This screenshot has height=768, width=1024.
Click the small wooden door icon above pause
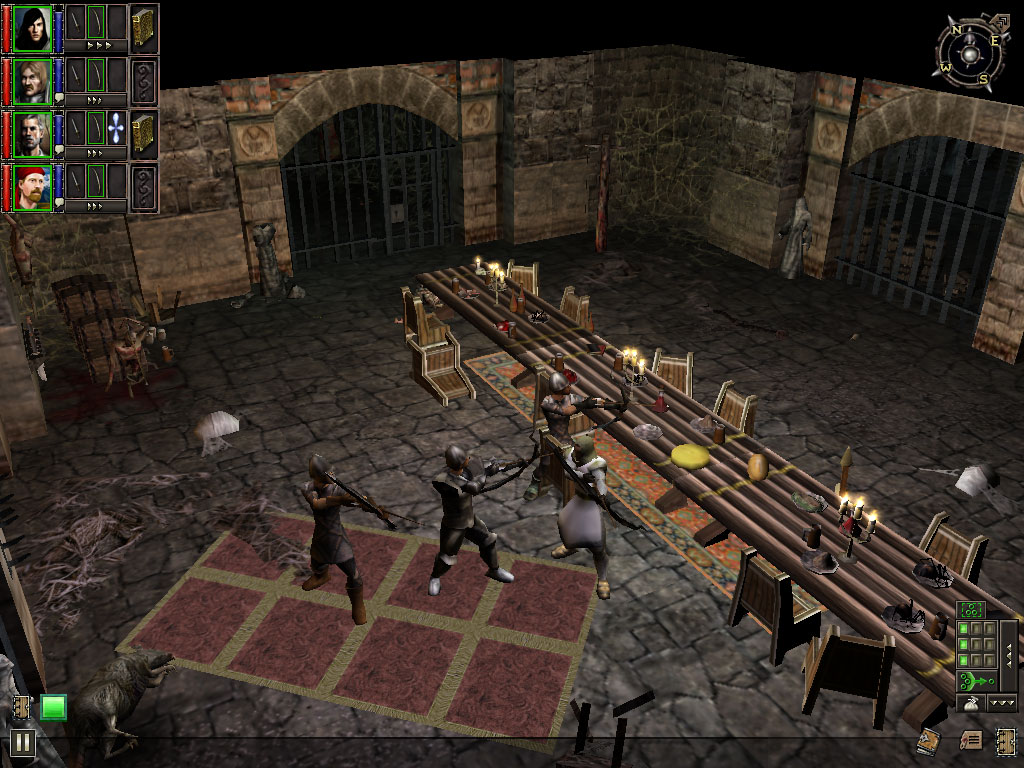click(x=23, y=708)
